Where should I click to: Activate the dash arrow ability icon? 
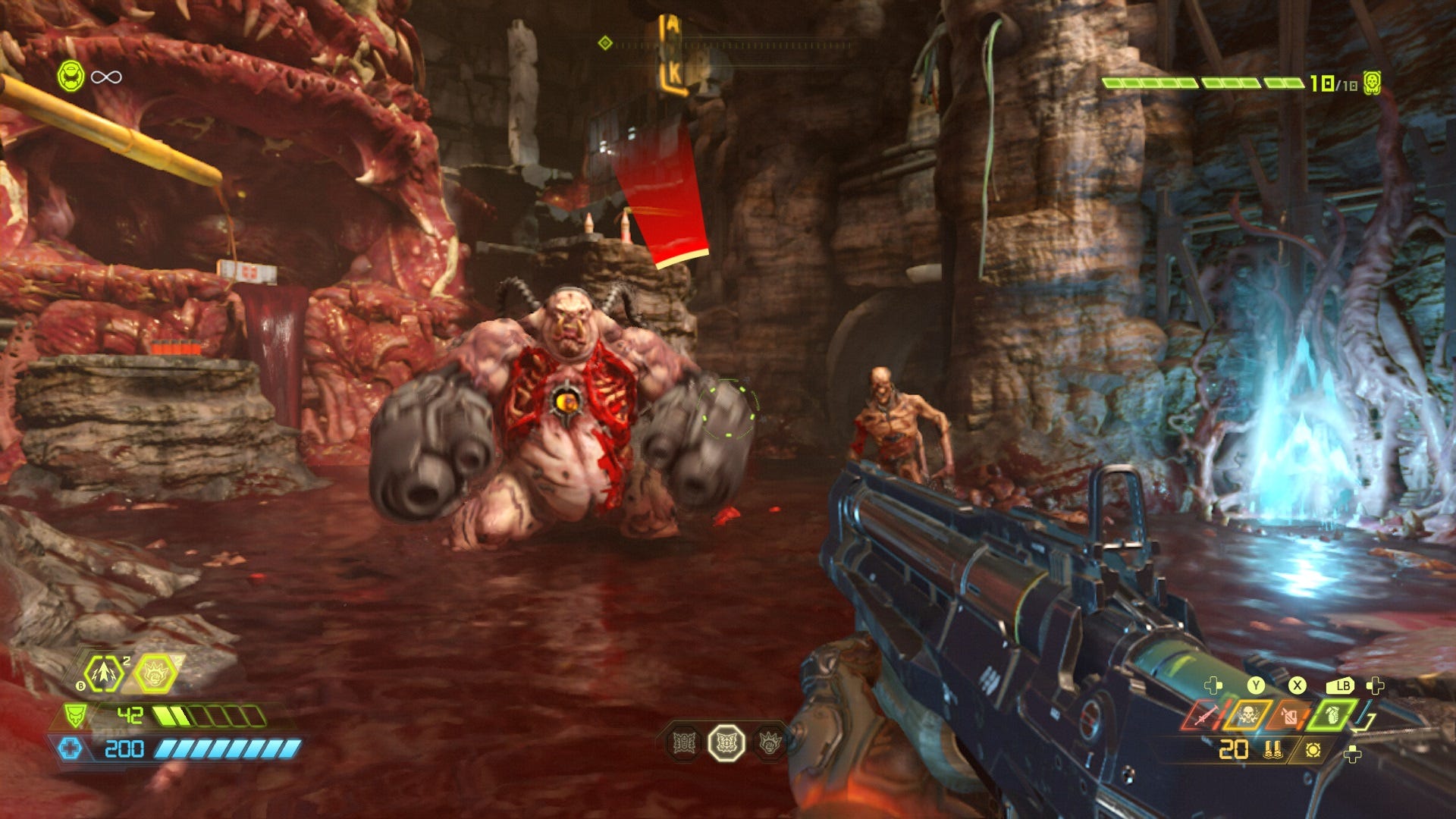[104, 673]
